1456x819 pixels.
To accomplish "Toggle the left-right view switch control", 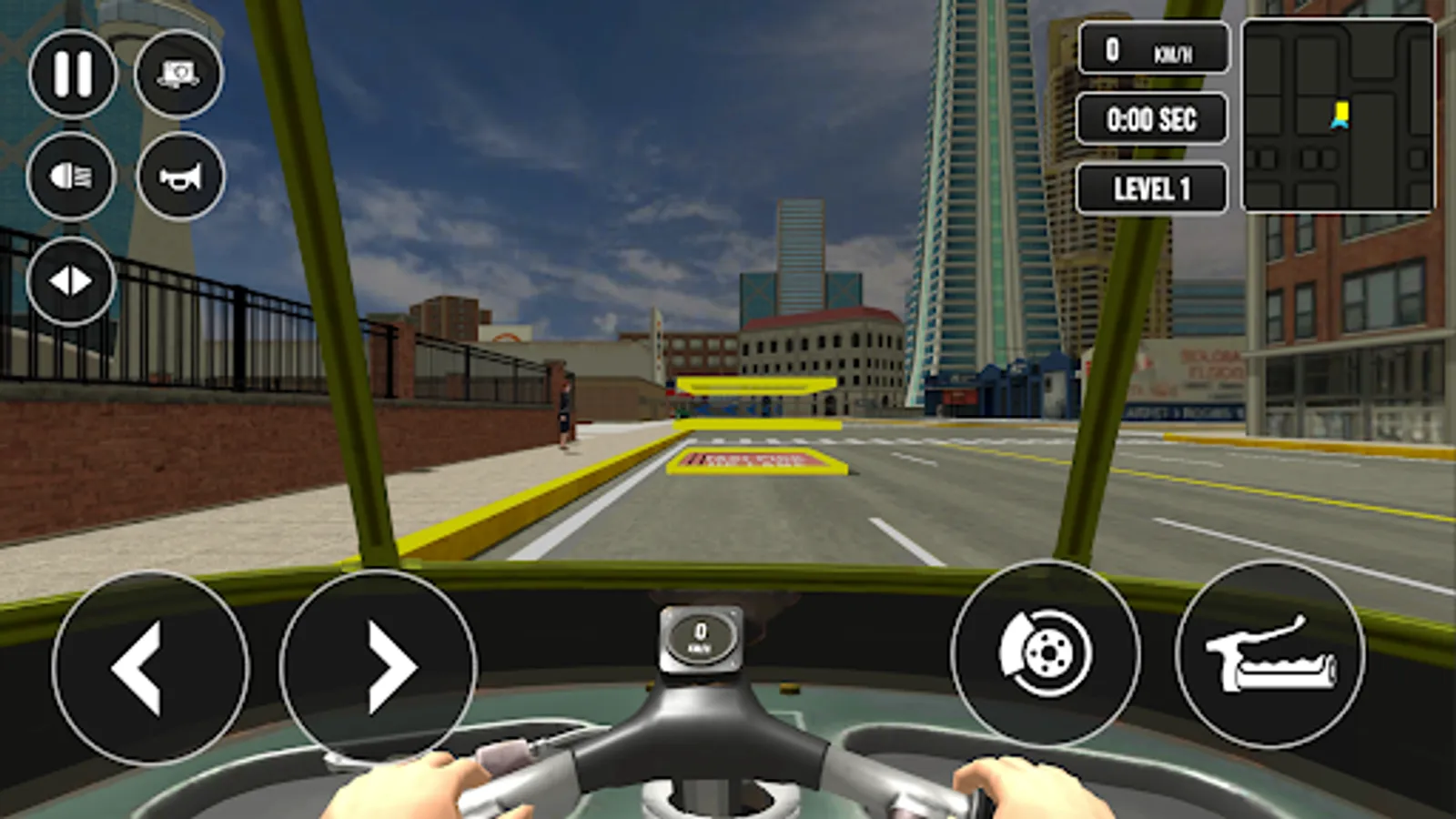I will click(71, 278).
